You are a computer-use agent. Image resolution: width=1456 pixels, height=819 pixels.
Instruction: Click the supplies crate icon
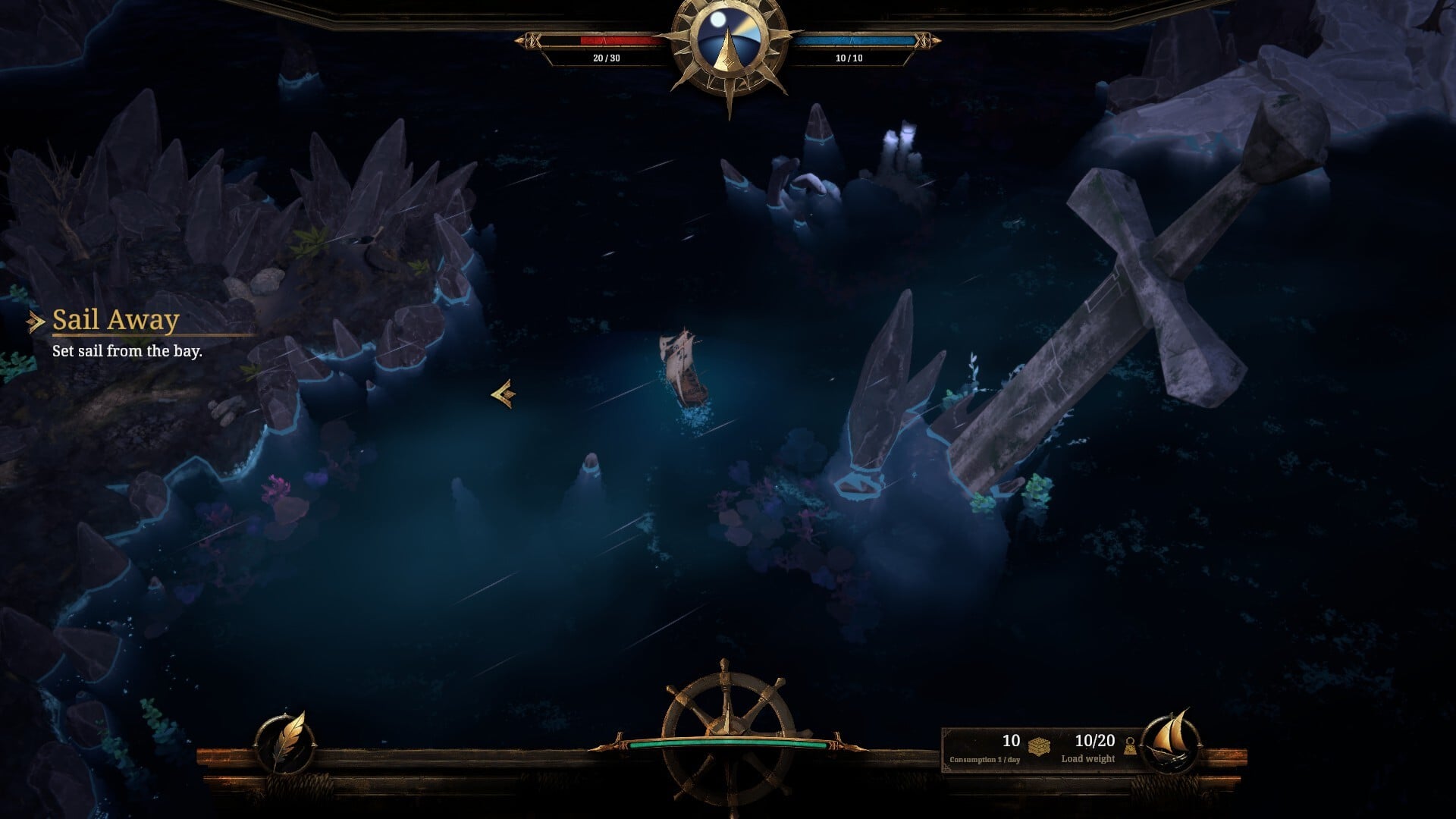(1039, 745)
